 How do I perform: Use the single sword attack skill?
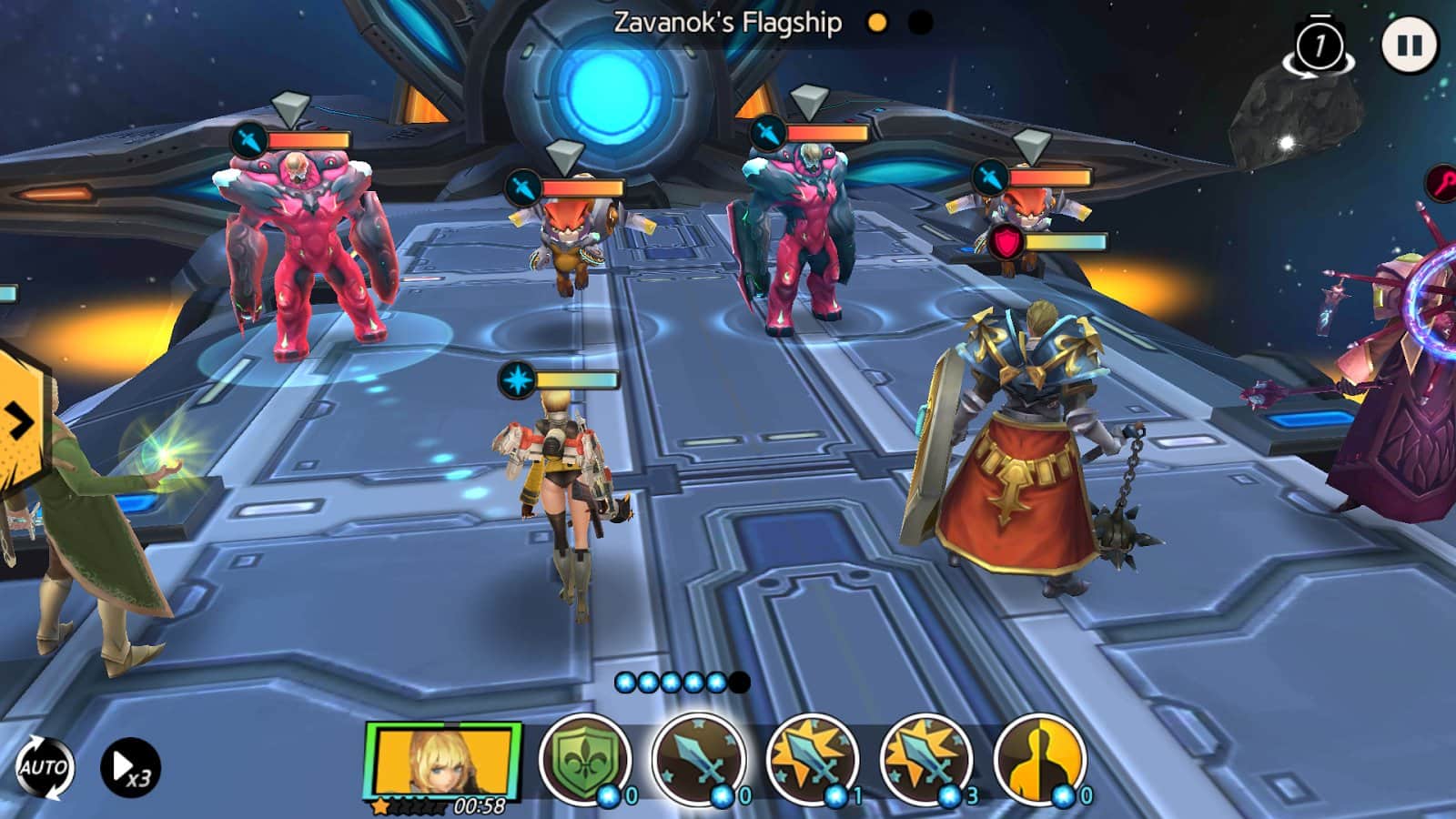pyautogui.click(x=698, y=759)
